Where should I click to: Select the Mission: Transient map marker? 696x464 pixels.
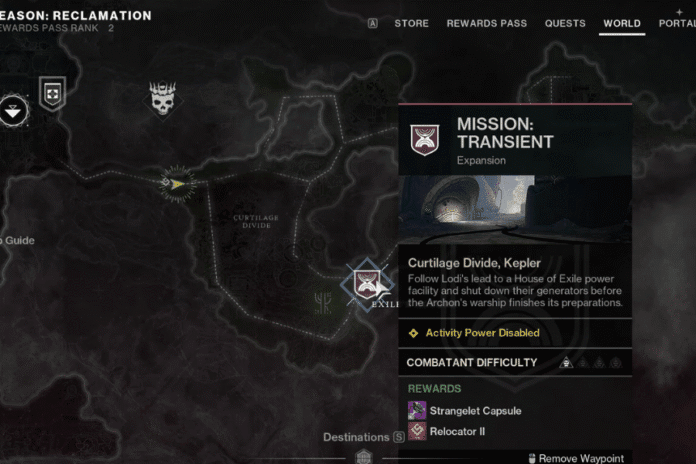pos(362,284)
